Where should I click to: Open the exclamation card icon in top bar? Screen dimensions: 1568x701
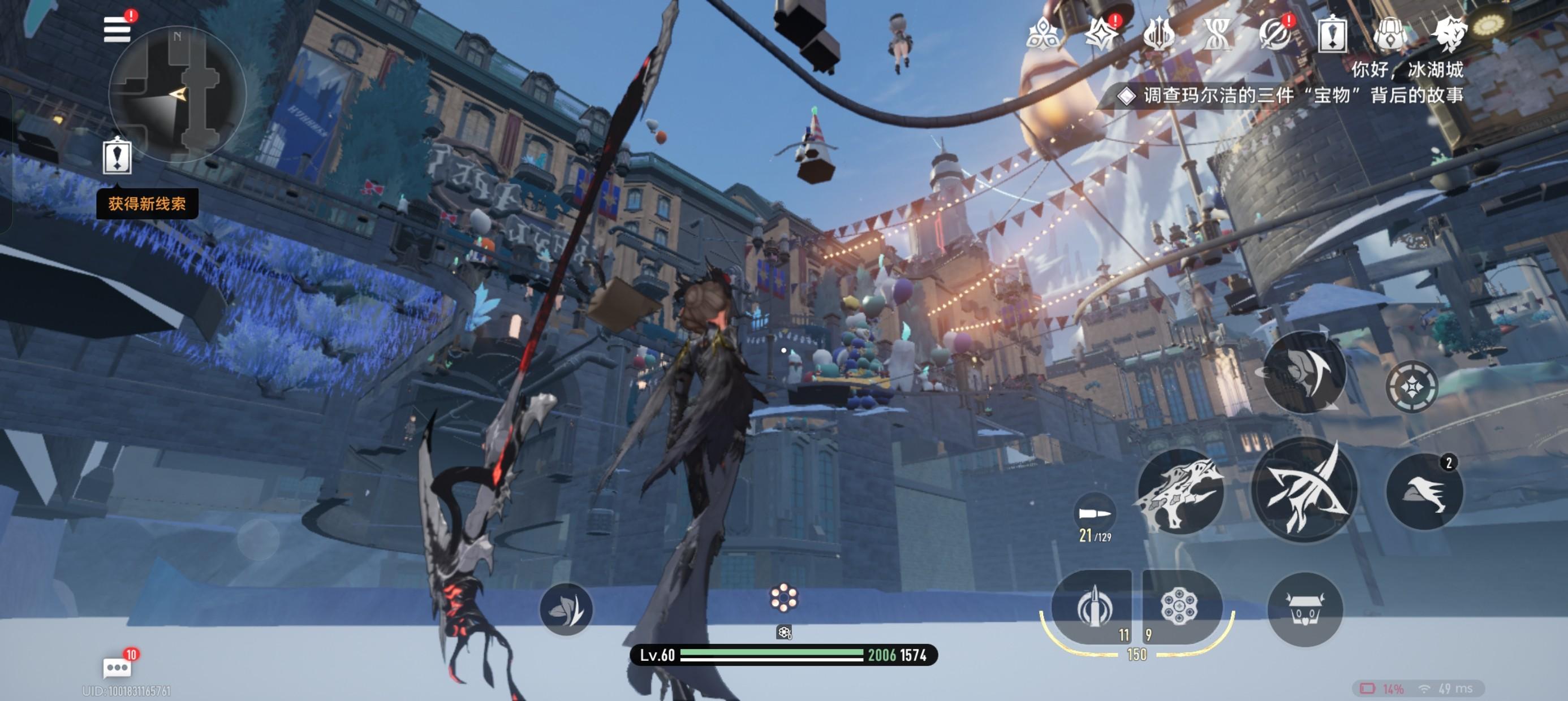[1333, 34]
